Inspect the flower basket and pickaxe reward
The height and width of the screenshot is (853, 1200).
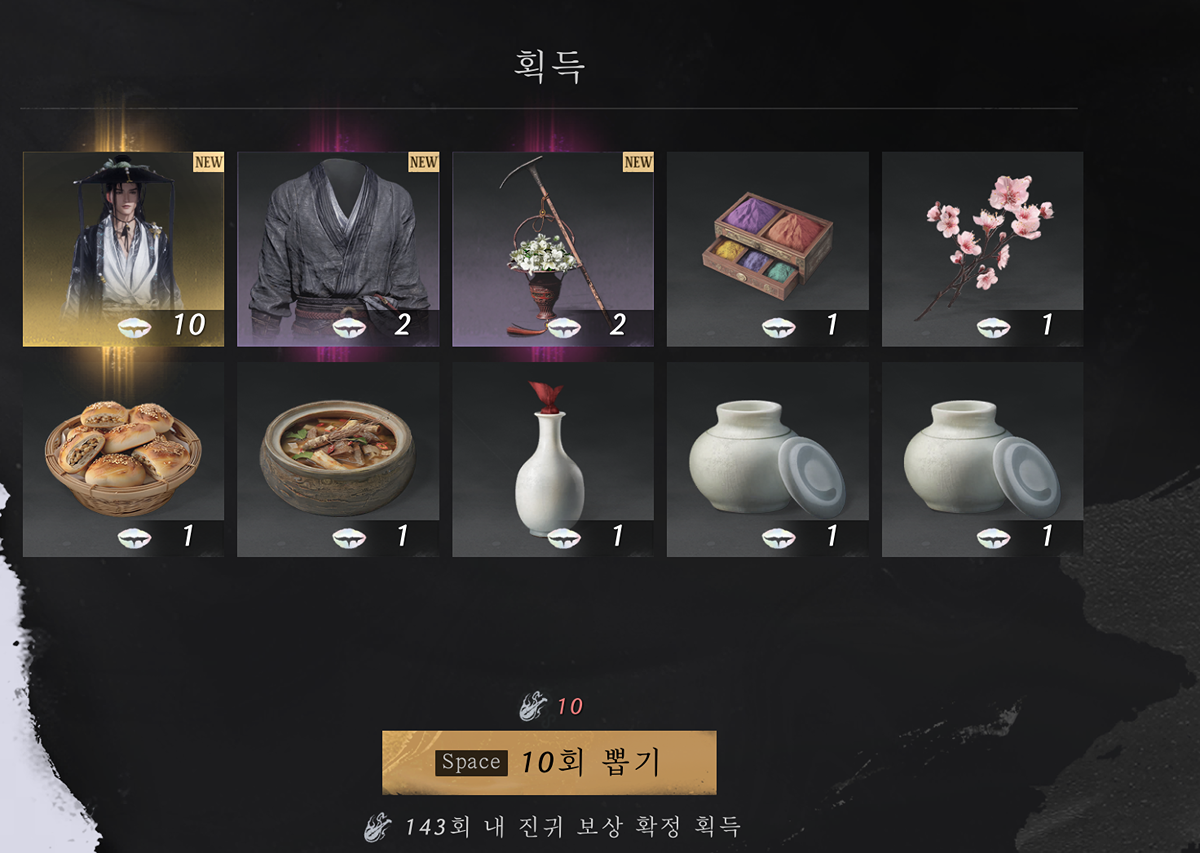click(x=553, y=249)
